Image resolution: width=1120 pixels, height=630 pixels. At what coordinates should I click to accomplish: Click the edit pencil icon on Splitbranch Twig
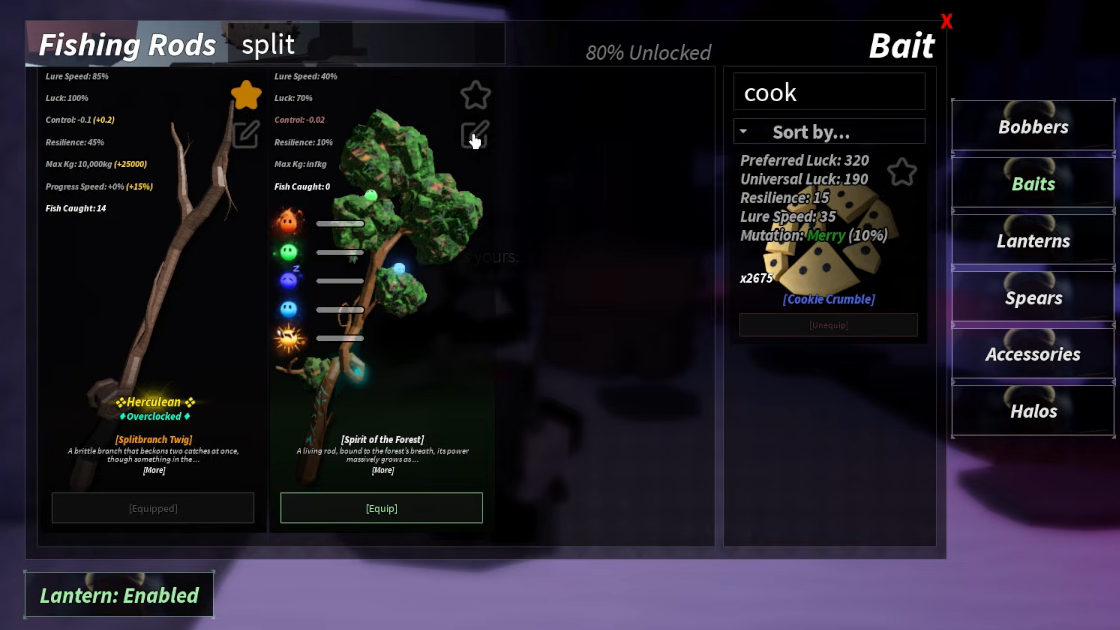click(246, 134)
